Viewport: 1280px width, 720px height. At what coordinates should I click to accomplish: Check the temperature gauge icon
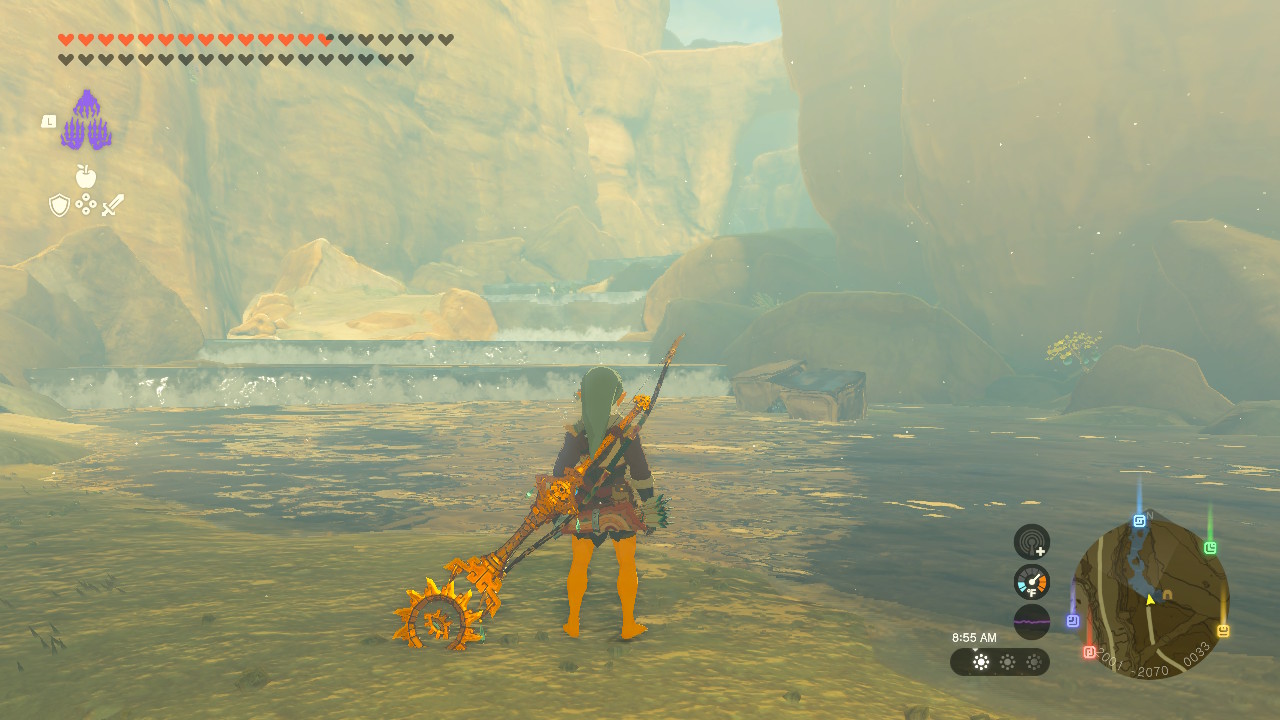click(1031, 582)
